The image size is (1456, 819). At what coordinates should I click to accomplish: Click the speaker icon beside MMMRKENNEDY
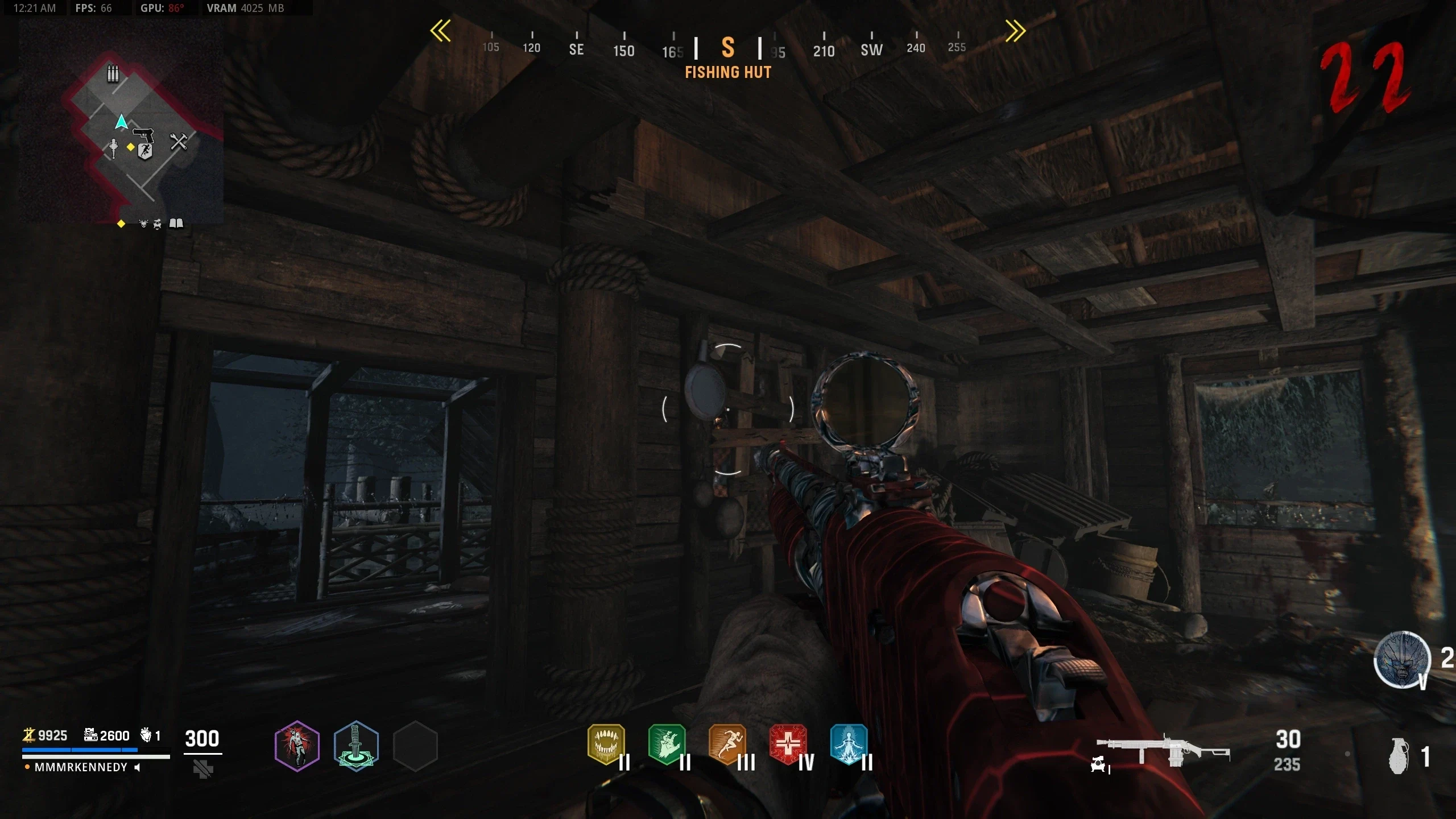[x=137, y=767]
